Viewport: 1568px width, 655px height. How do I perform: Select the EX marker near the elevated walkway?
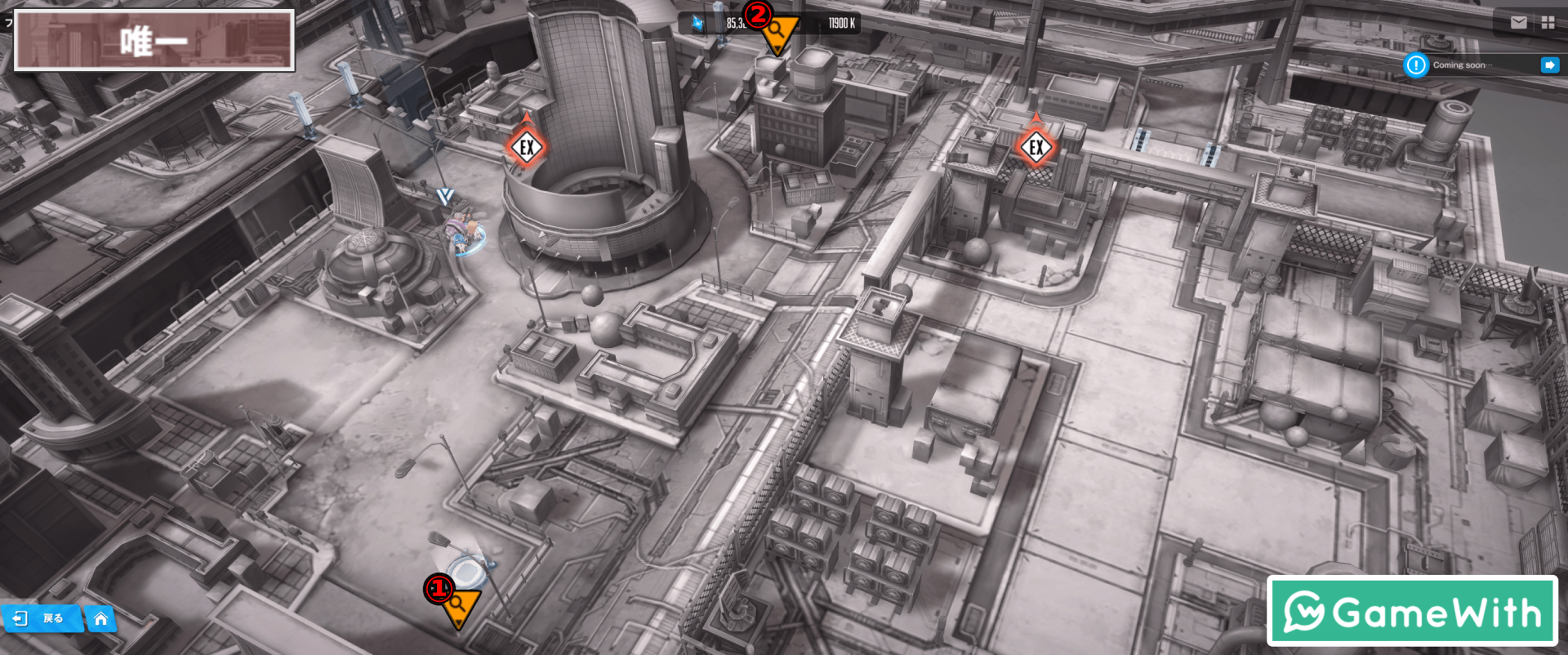point(1036,147)
